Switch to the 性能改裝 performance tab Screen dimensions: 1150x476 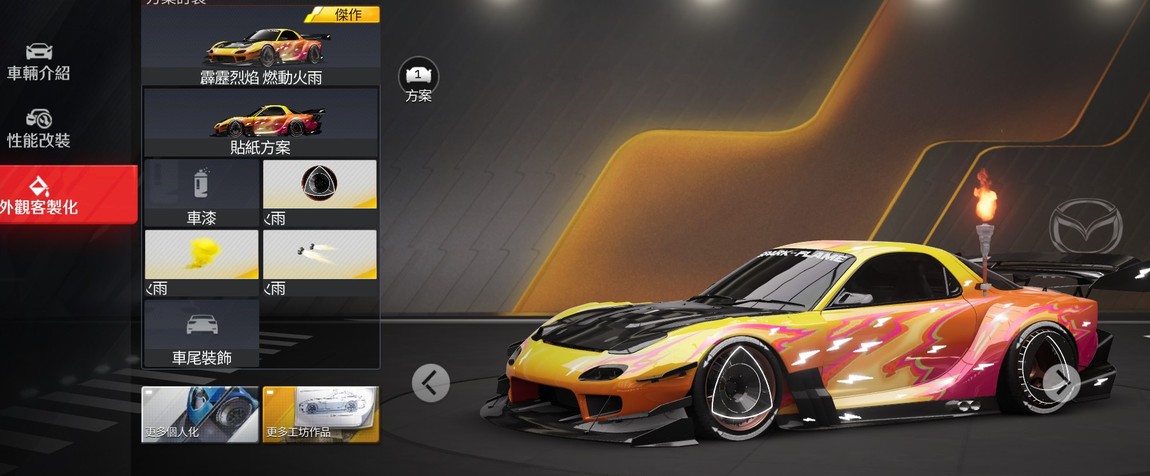39,129
